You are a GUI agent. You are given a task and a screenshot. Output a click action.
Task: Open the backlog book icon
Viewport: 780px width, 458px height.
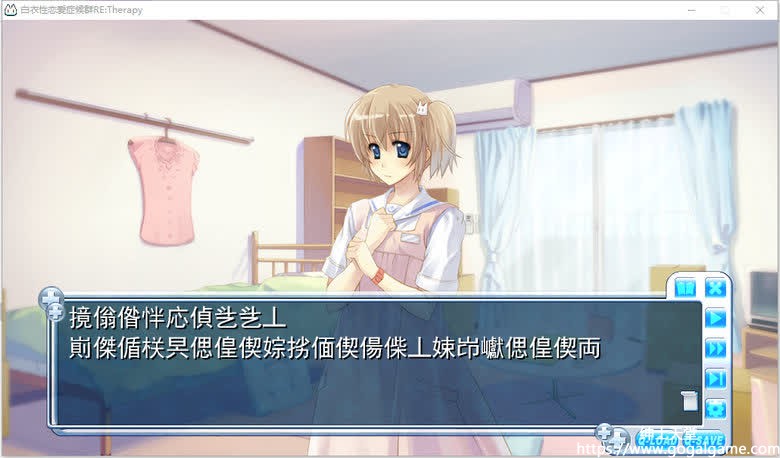685,289
